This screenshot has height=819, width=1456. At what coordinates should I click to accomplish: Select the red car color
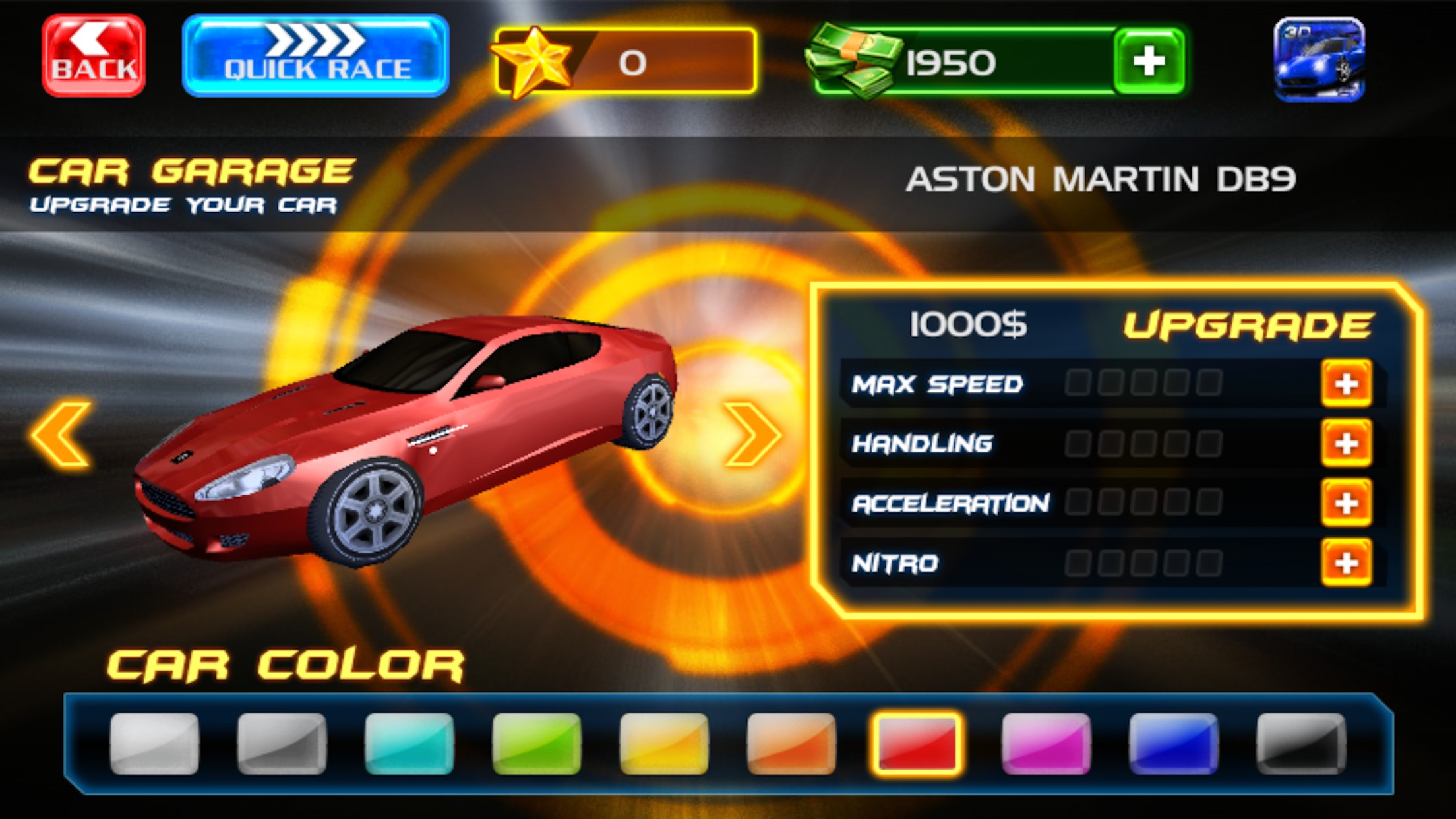tap(917, 743)
